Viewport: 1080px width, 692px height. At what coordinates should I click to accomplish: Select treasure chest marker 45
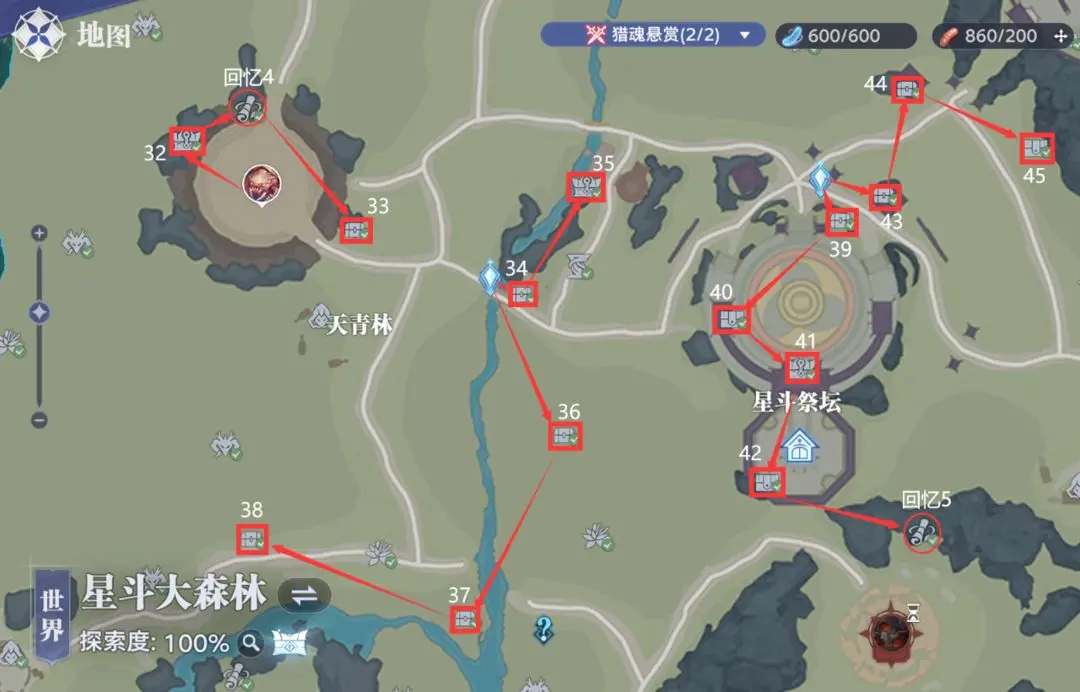click(x=1036, y=149)
